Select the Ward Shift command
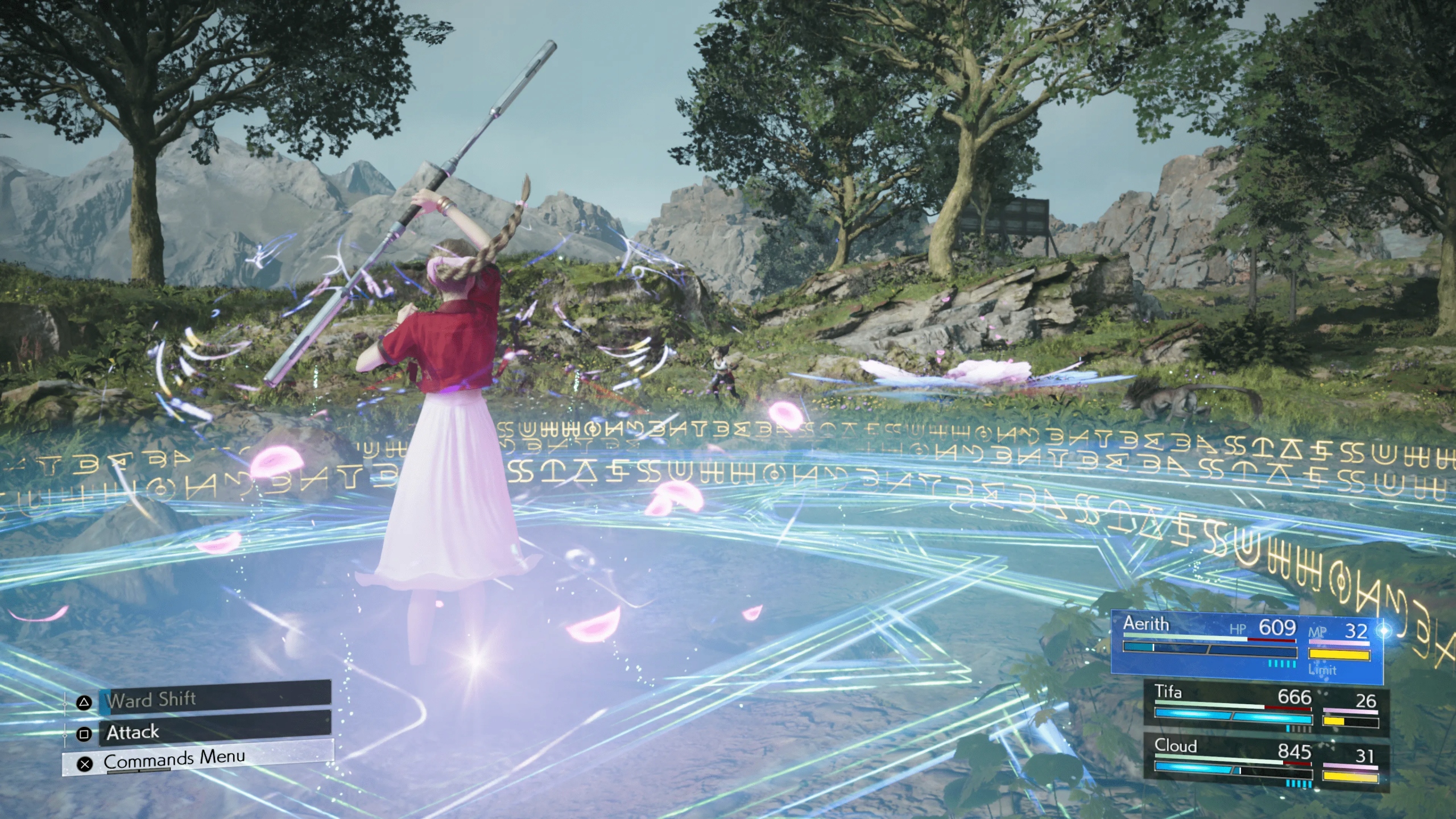Viewport: 1456px width, 819px height. click(215, 699)
